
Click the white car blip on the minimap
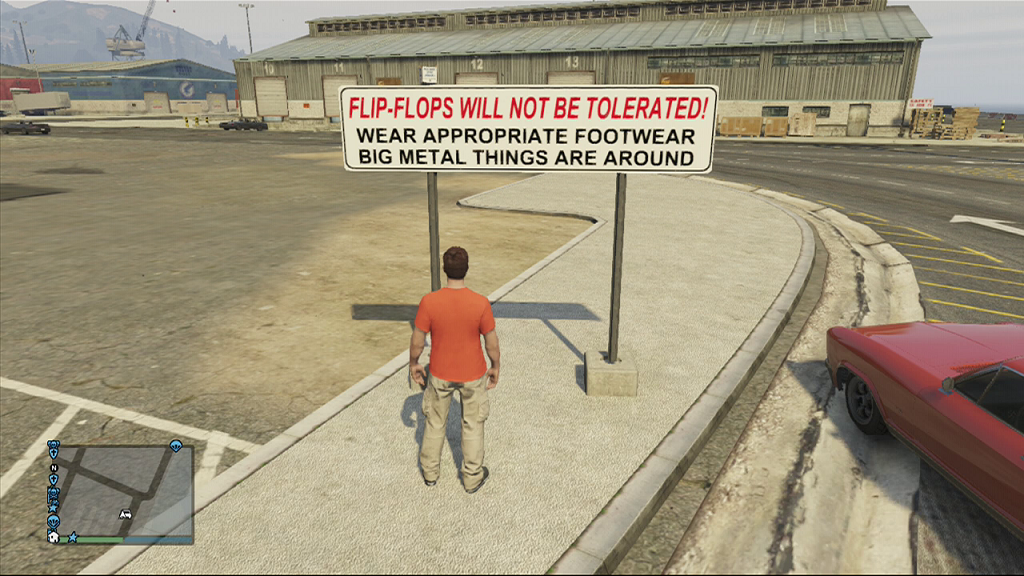click(126, 514)
